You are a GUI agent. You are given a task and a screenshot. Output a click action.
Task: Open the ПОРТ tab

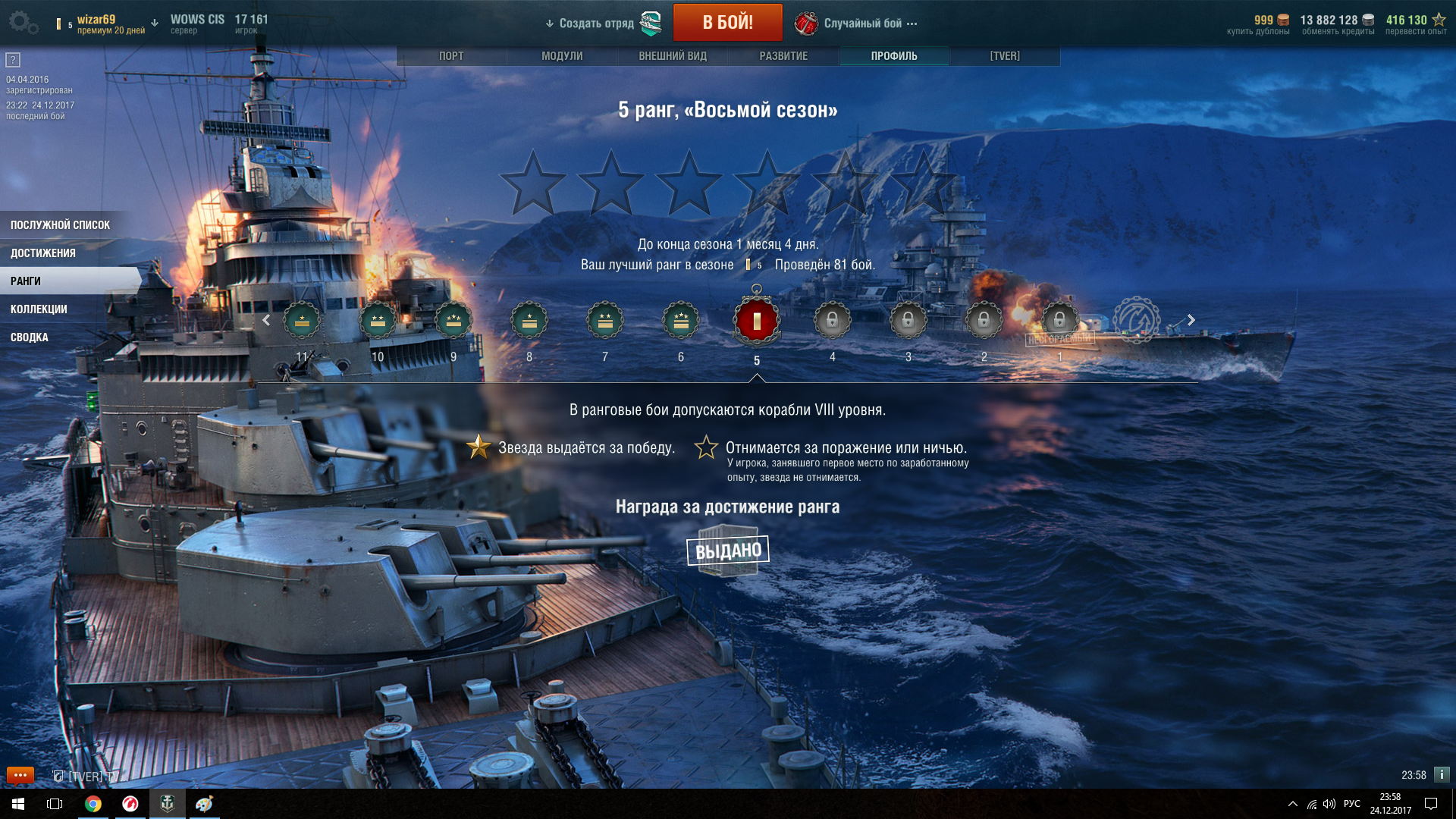[451, 56]
